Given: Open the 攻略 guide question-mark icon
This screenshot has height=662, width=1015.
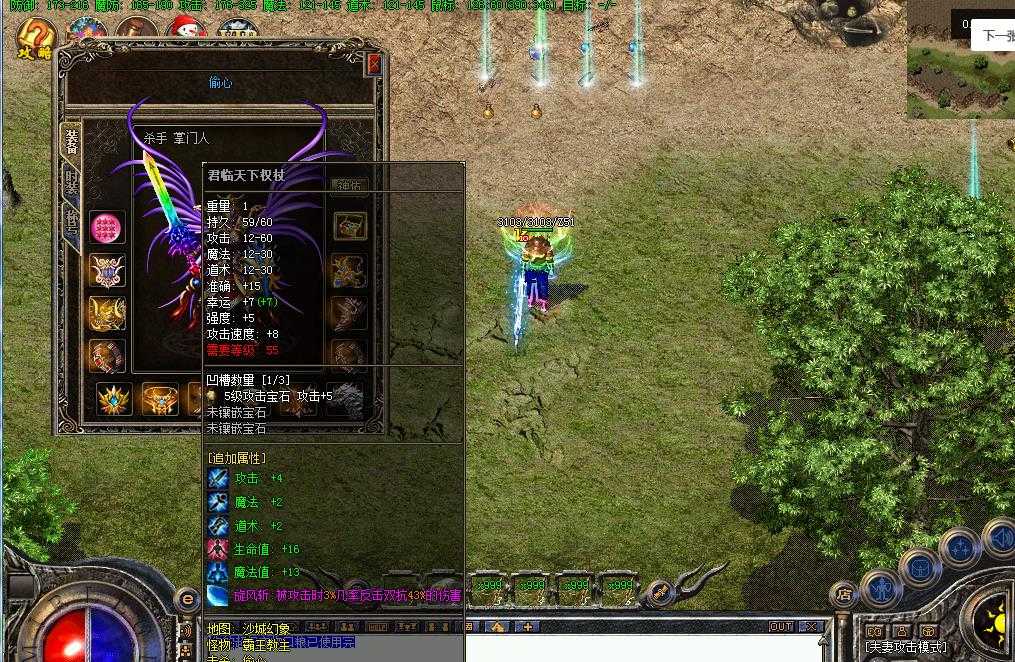Looking at the screenshot, I should click(37, 38).
